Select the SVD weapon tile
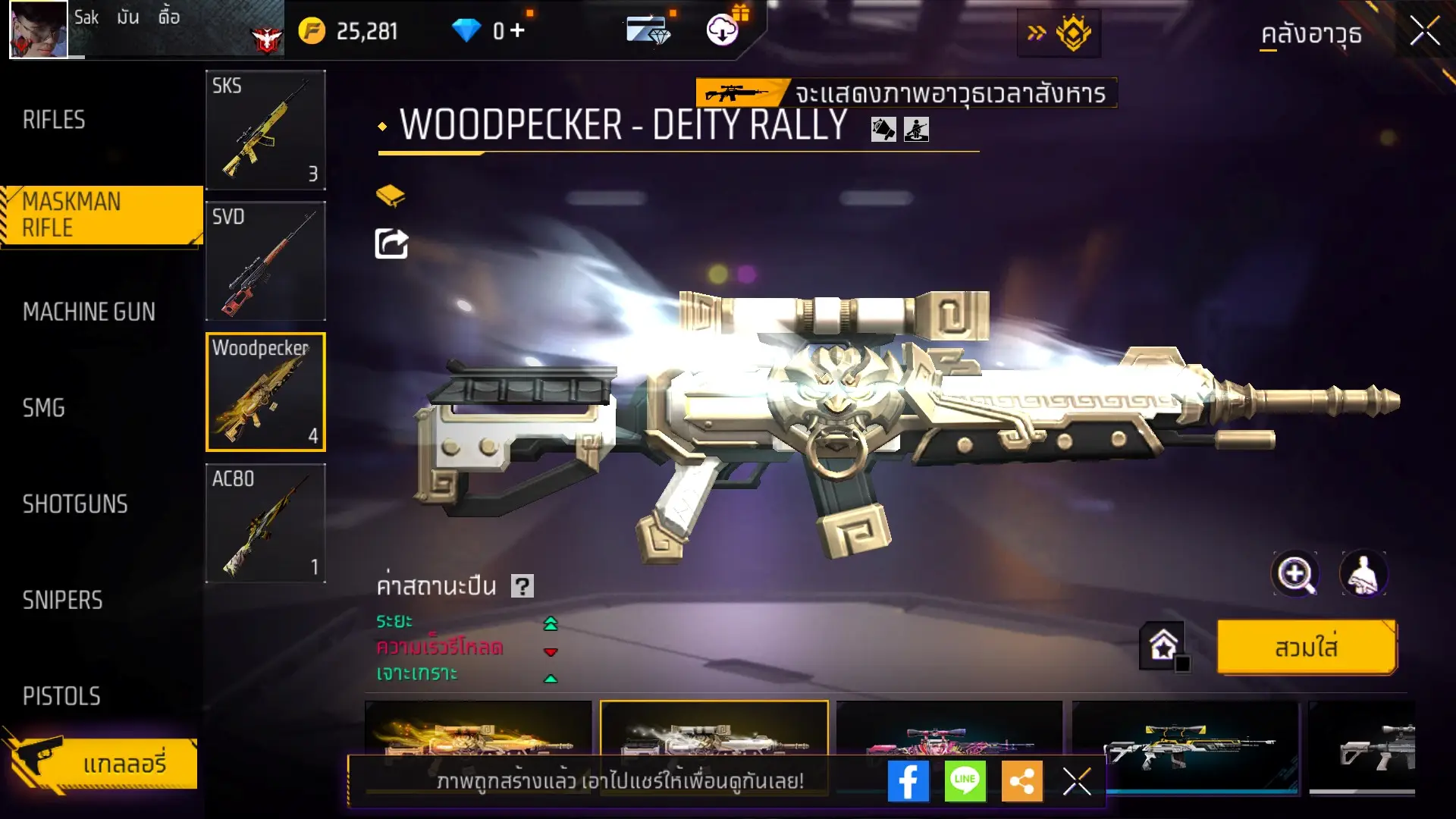Viewport: 1456px width, 819px height. click(265, 261)
